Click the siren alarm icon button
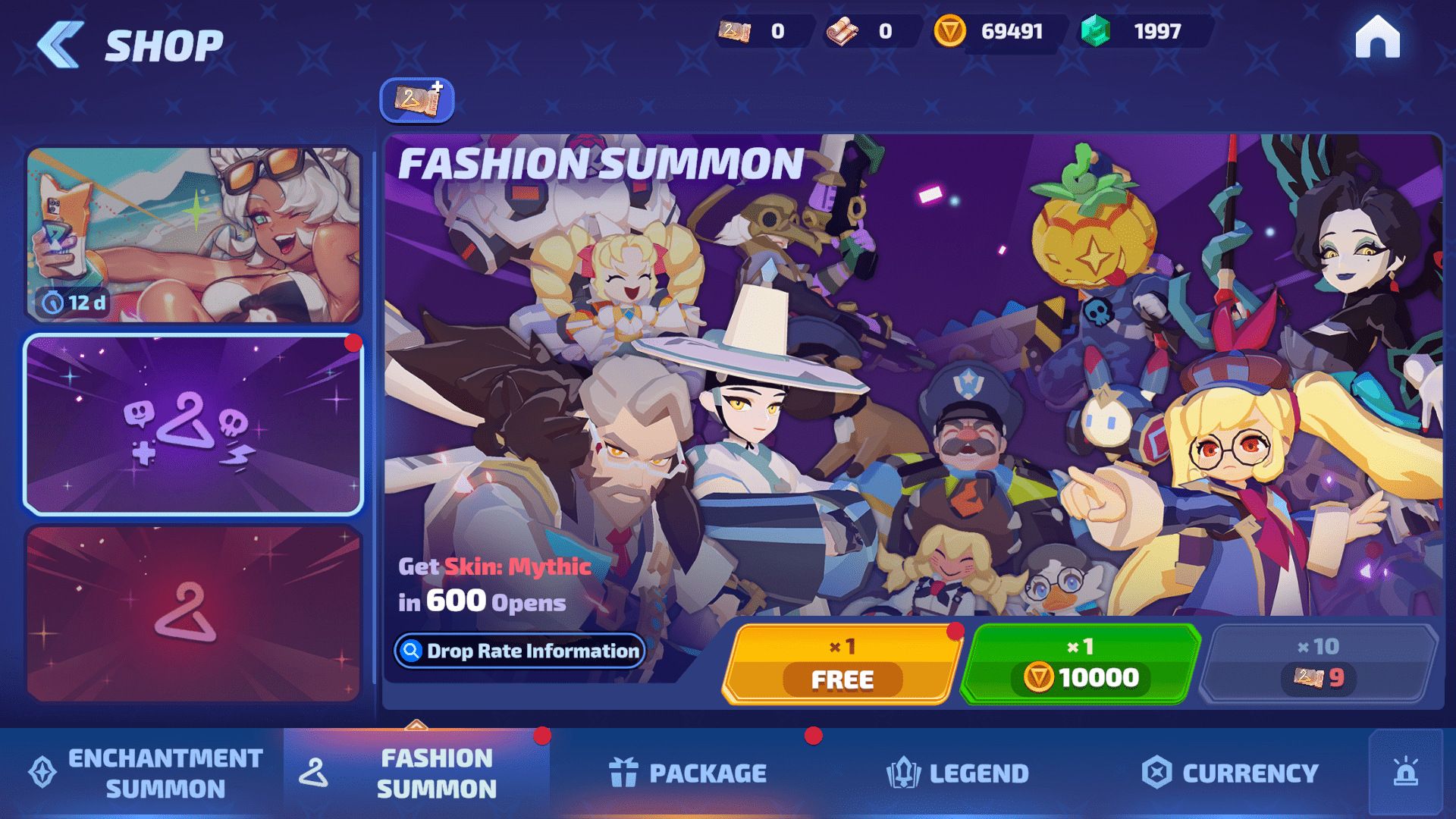1456x819 pixels. point(1405,773)
